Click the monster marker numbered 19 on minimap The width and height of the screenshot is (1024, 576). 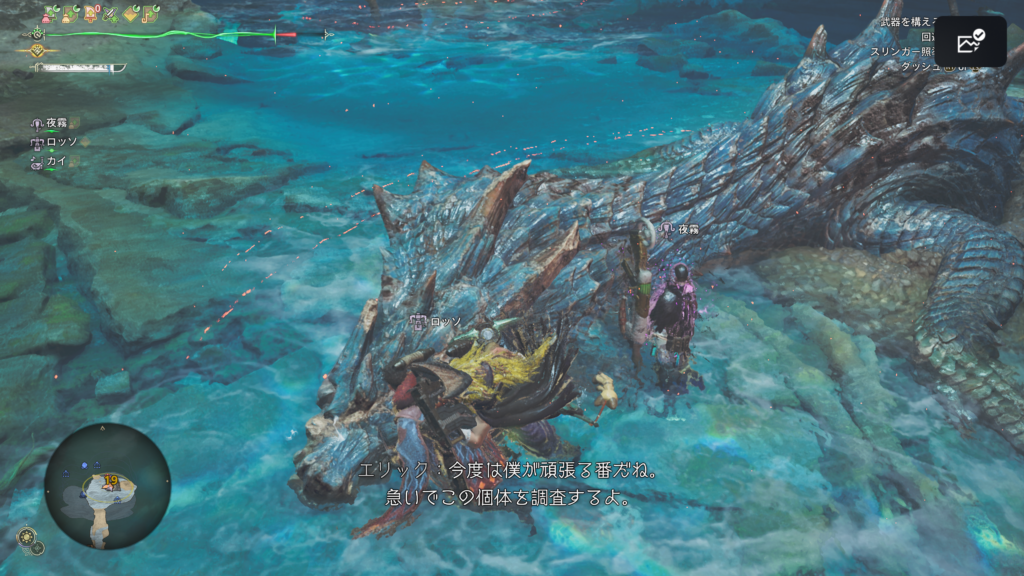pyautogui.click(x=110, y=481)
